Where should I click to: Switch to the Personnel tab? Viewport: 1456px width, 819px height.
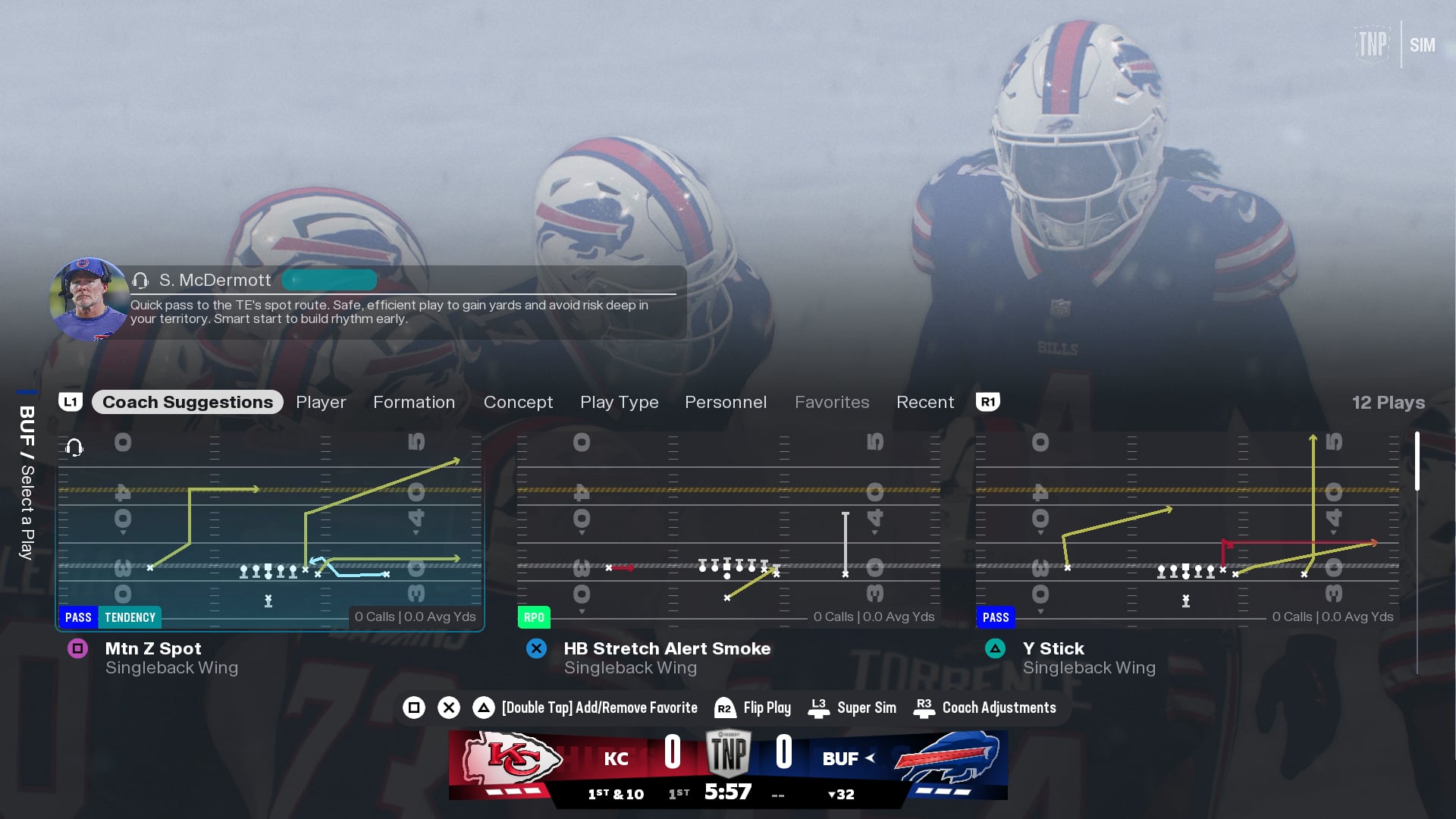[x=726, y=402]
